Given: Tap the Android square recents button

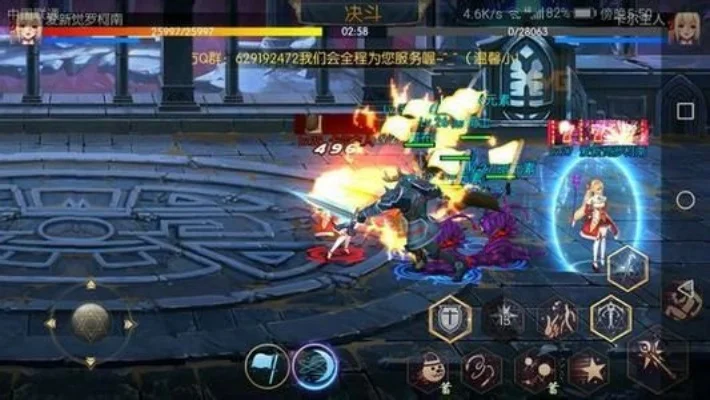Looking at the screenshot, I should [x=685, y=110].
